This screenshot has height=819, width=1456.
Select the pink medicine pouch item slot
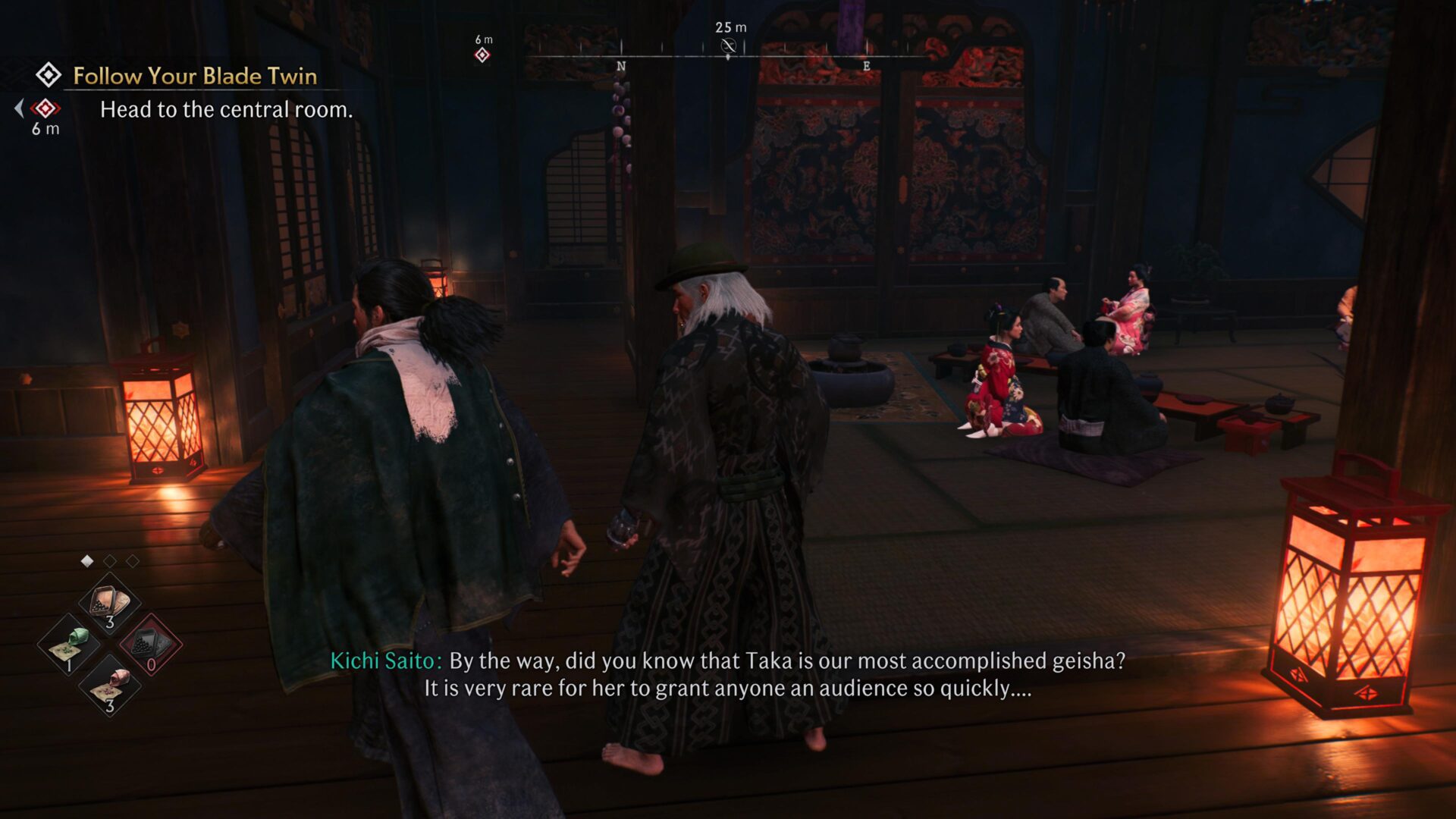pos(110,686)
